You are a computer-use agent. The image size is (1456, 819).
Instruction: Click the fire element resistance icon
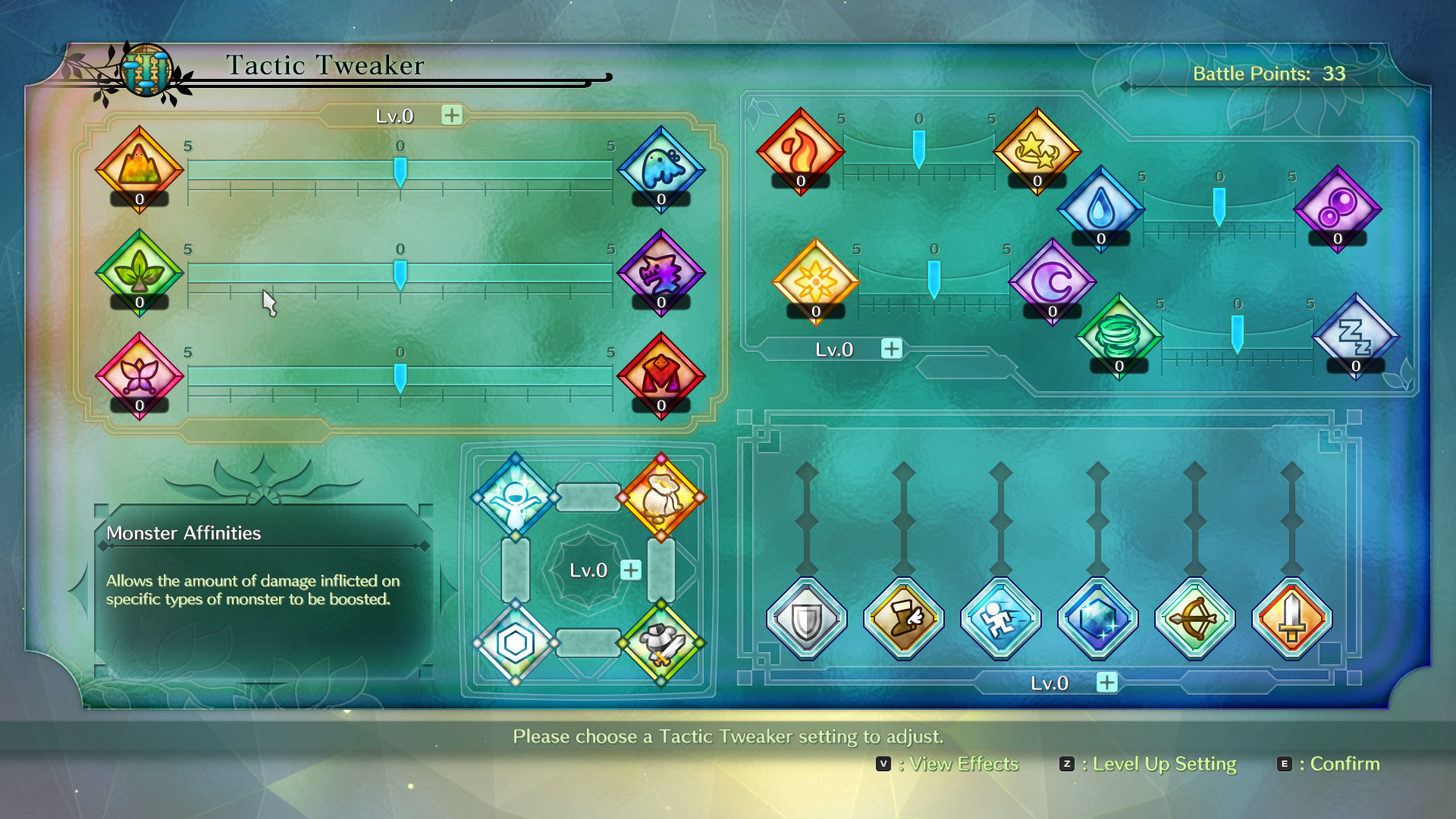click(x=801, y=150)
